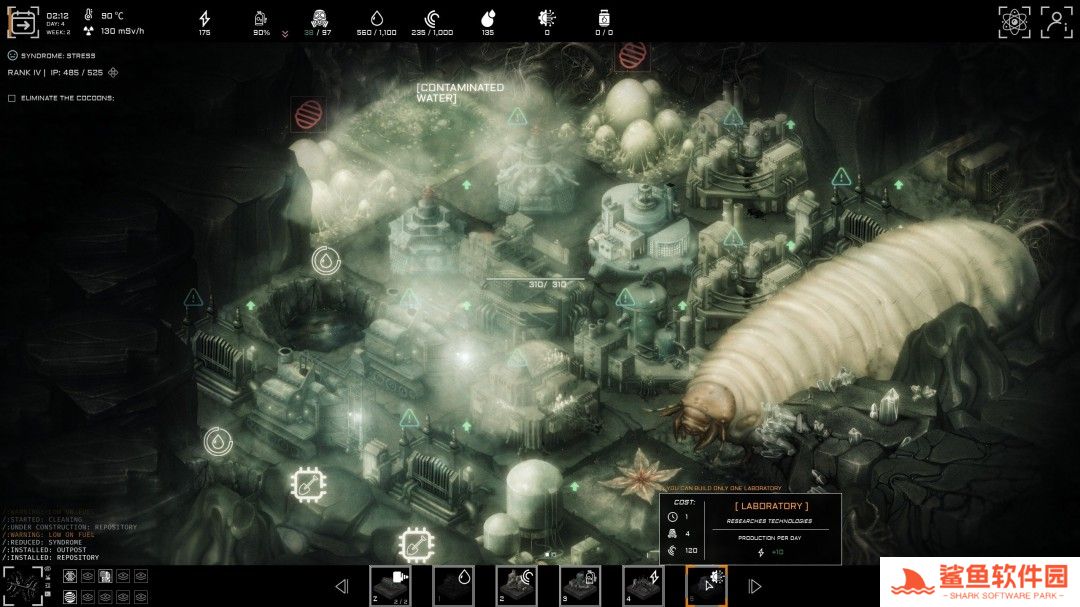Click the upper red striped cocoon marker
Image resolution: width=1080 pixels, height=607 pixels.
click(630, 54)
